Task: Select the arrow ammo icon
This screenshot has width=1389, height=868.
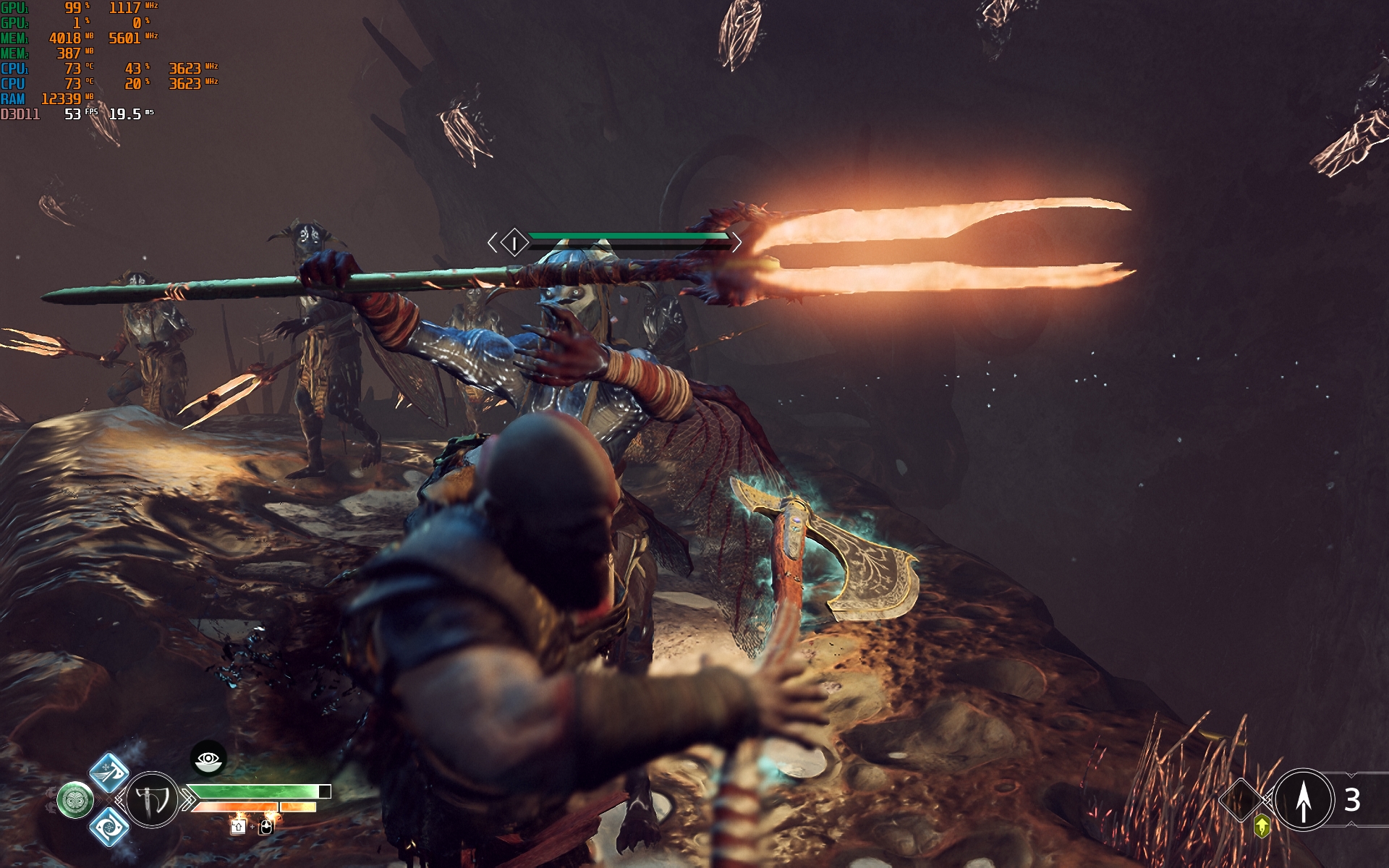Action: (x=1303, y=799)
